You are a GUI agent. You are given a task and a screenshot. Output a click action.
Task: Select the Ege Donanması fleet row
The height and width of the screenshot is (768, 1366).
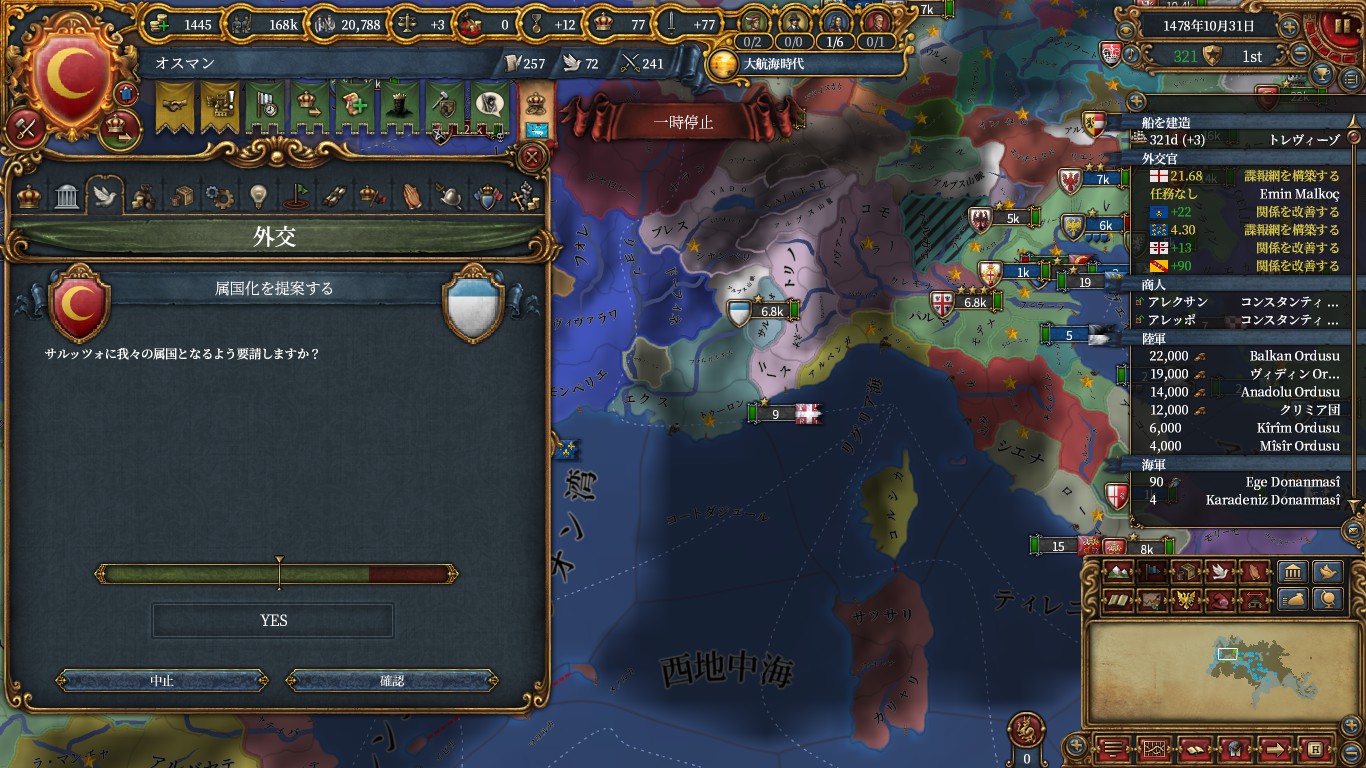(x=1240, y=482)
